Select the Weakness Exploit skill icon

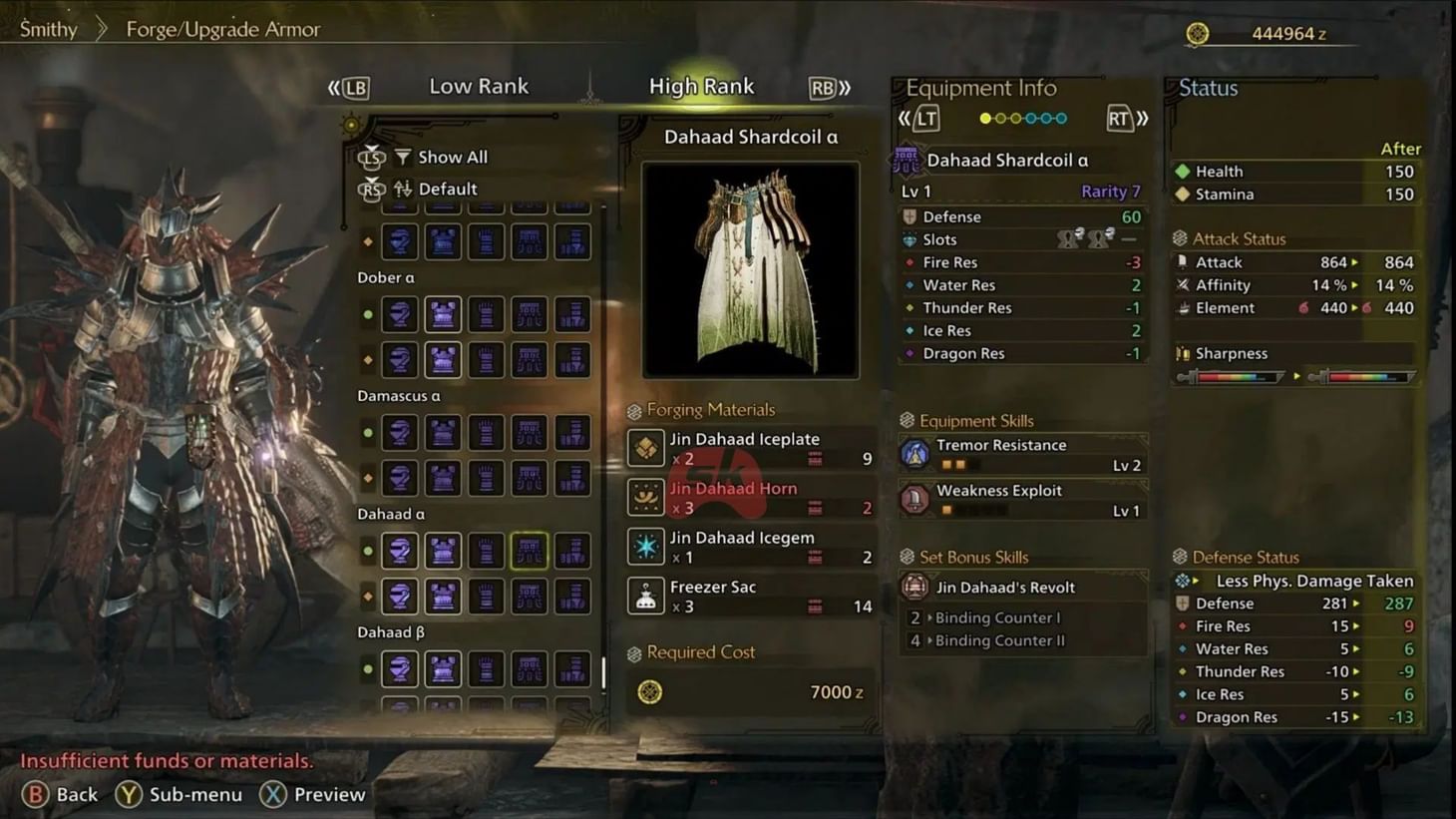click(915, 499)
